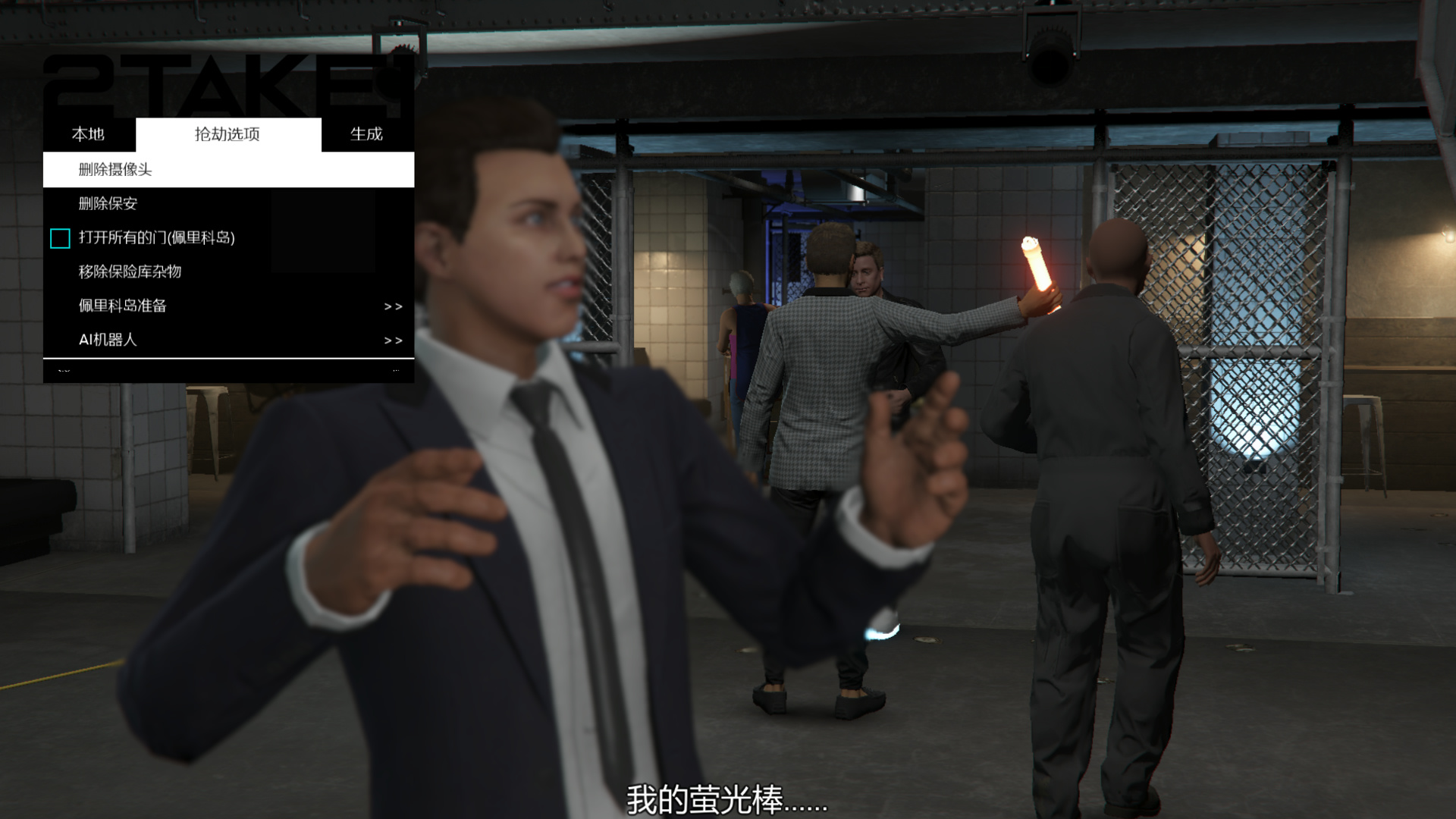
Task: Activate the 删除保安 option
Action: click(108, 203)
